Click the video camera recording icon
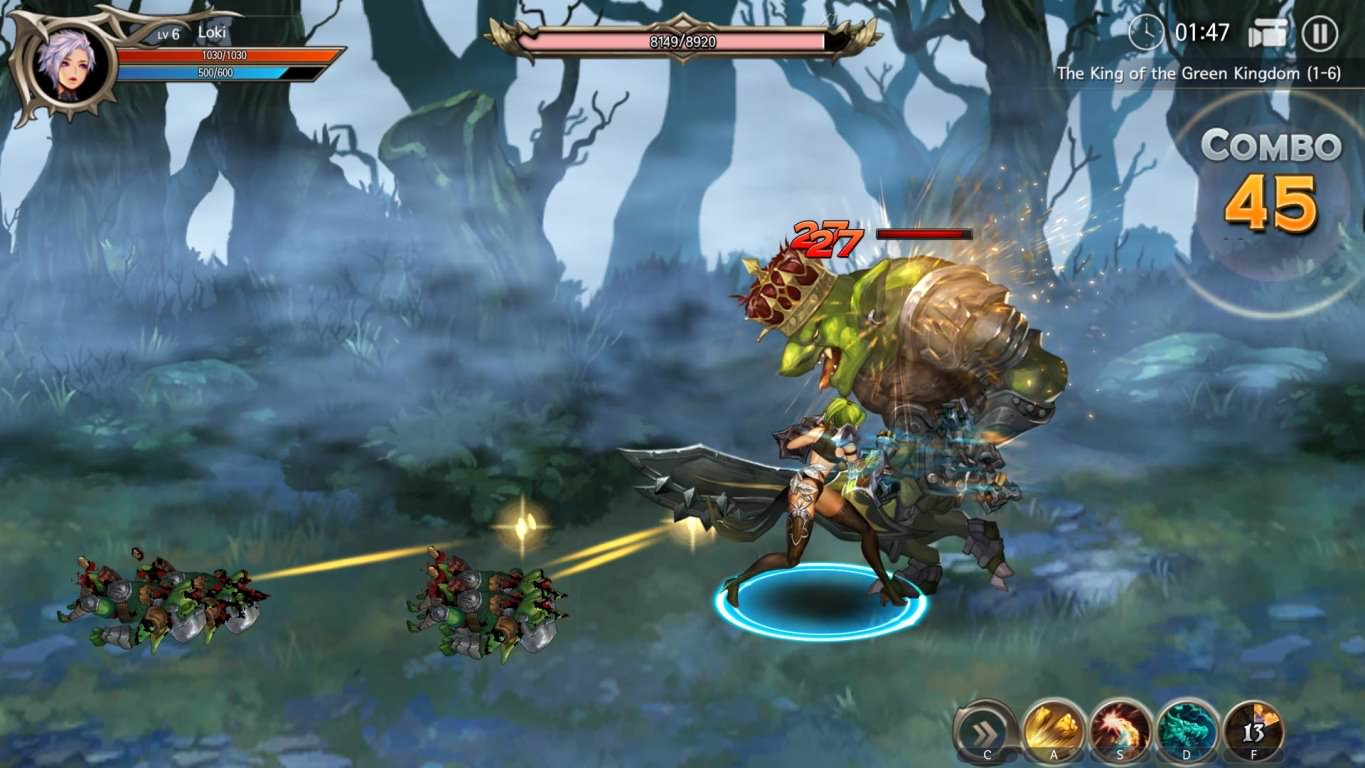The image size is (1365, 768). pos(1267,33)
